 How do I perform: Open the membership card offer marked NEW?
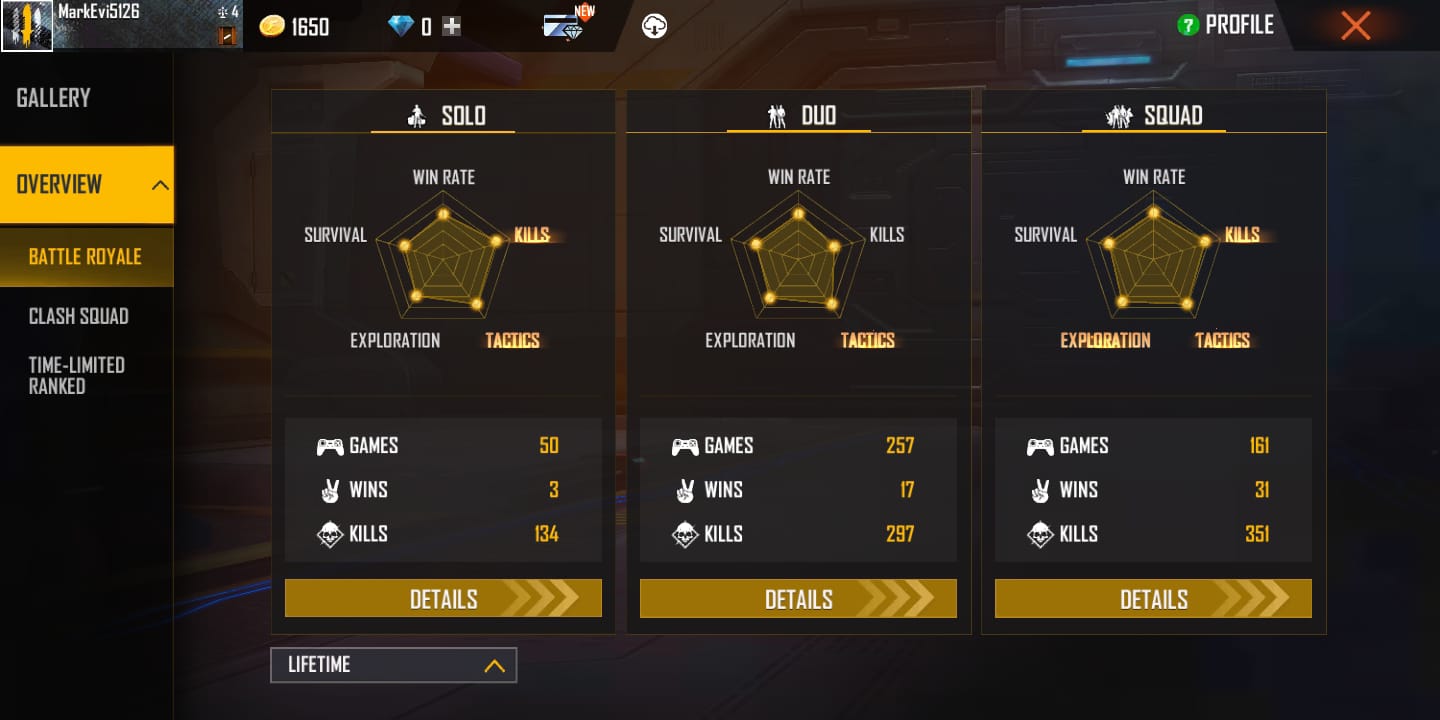coord(565,26)
